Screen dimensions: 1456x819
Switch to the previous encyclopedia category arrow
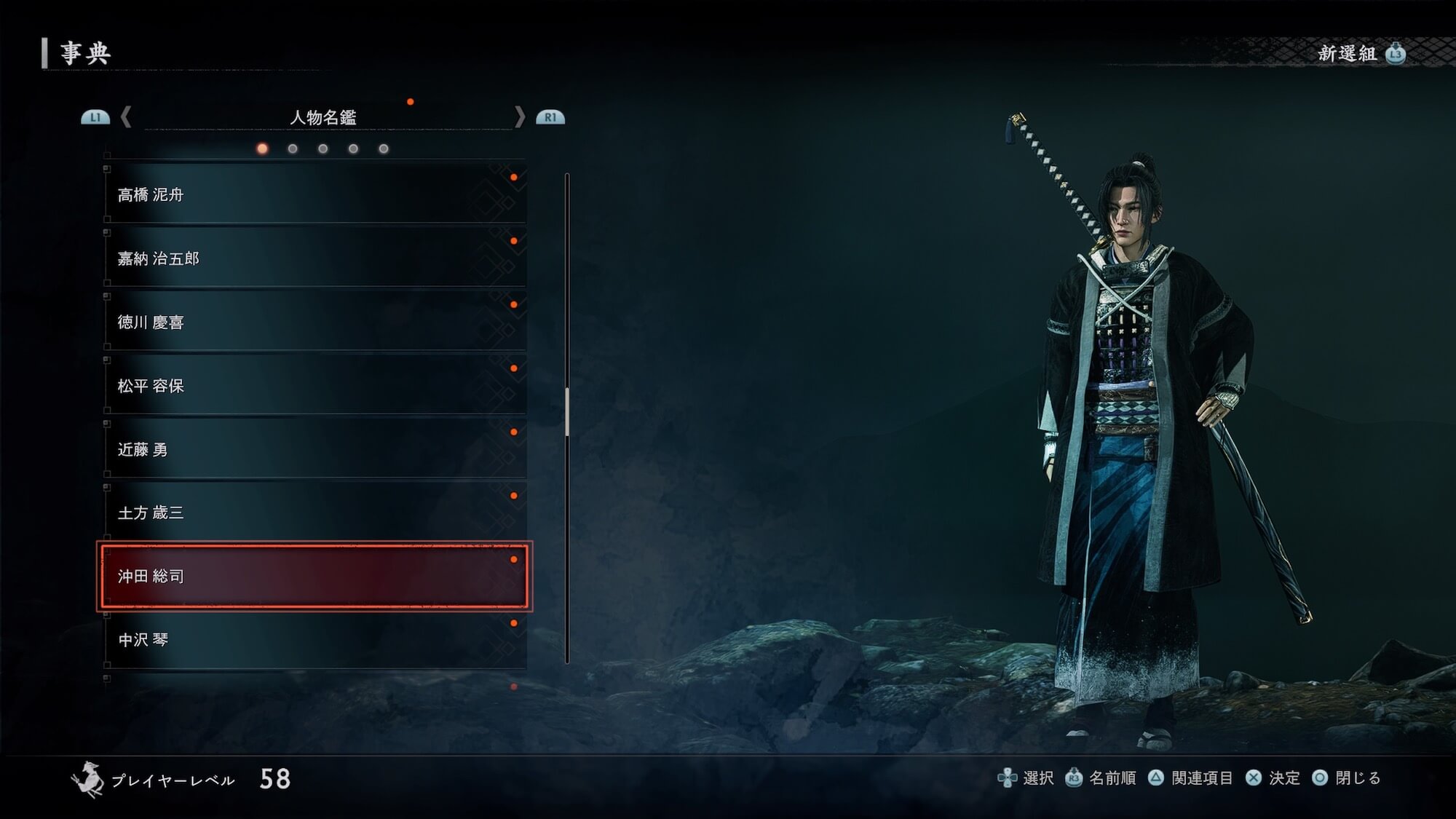pos(126,116)
